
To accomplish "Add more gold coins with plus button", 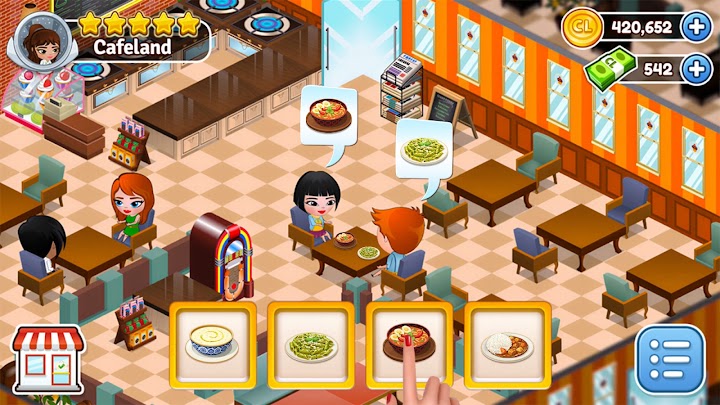I will coord(696,26).
